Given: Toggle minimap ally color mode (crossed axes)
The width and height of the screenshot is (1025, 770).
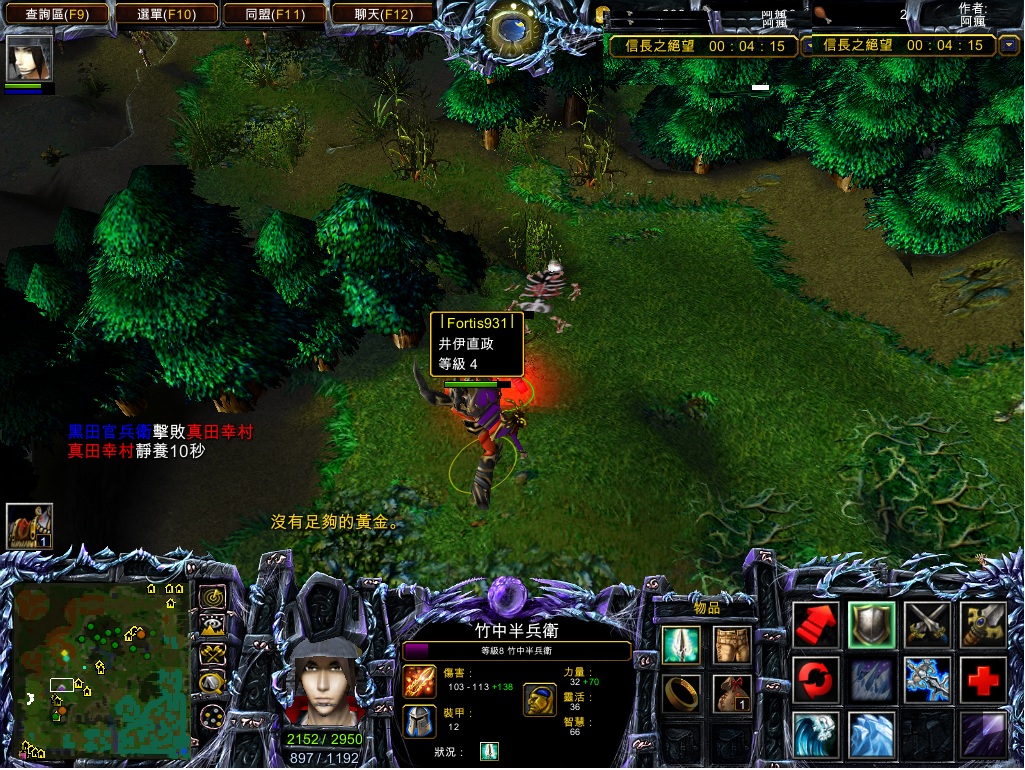Looking at the screenshot, I should point(212,654).
